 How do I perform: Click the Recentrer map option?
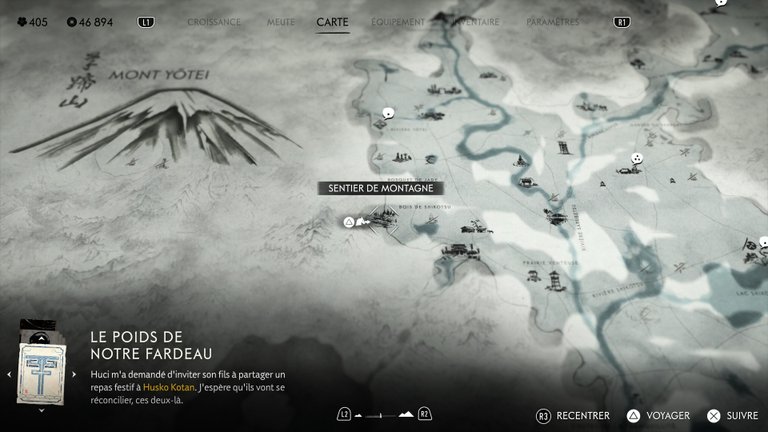[584, 415]
